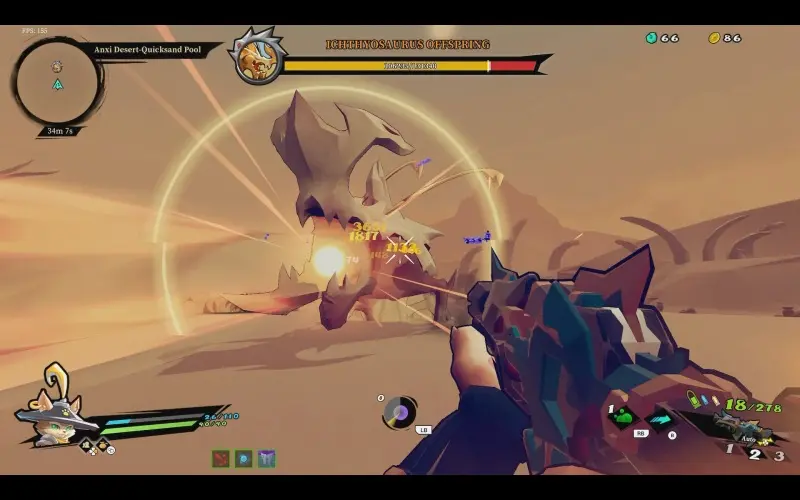Switch to weapon slot 3
This screenshot has height=500, width=800.
pos(779,456)
